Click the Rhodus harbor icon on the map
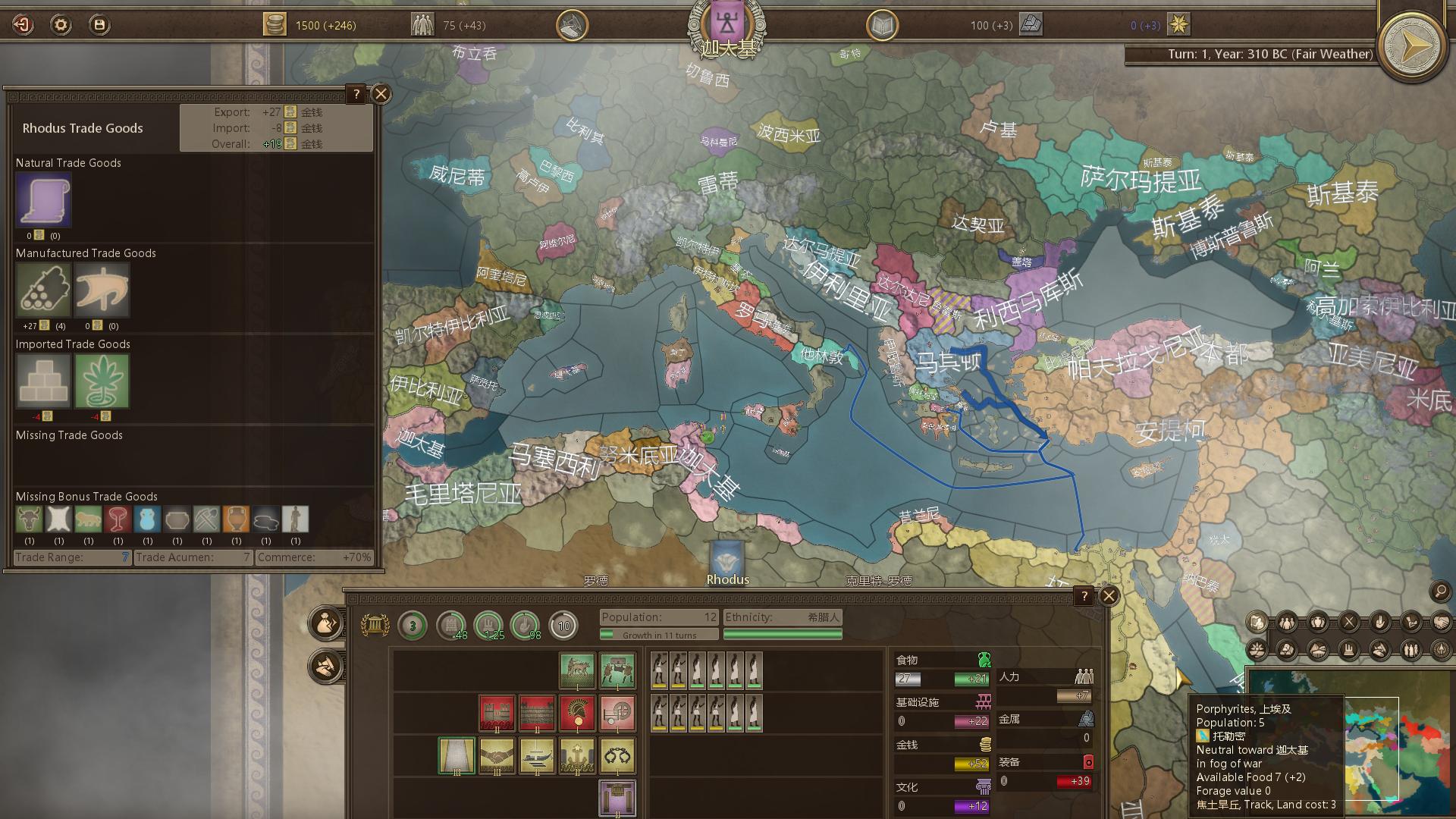 coord(726,559)
